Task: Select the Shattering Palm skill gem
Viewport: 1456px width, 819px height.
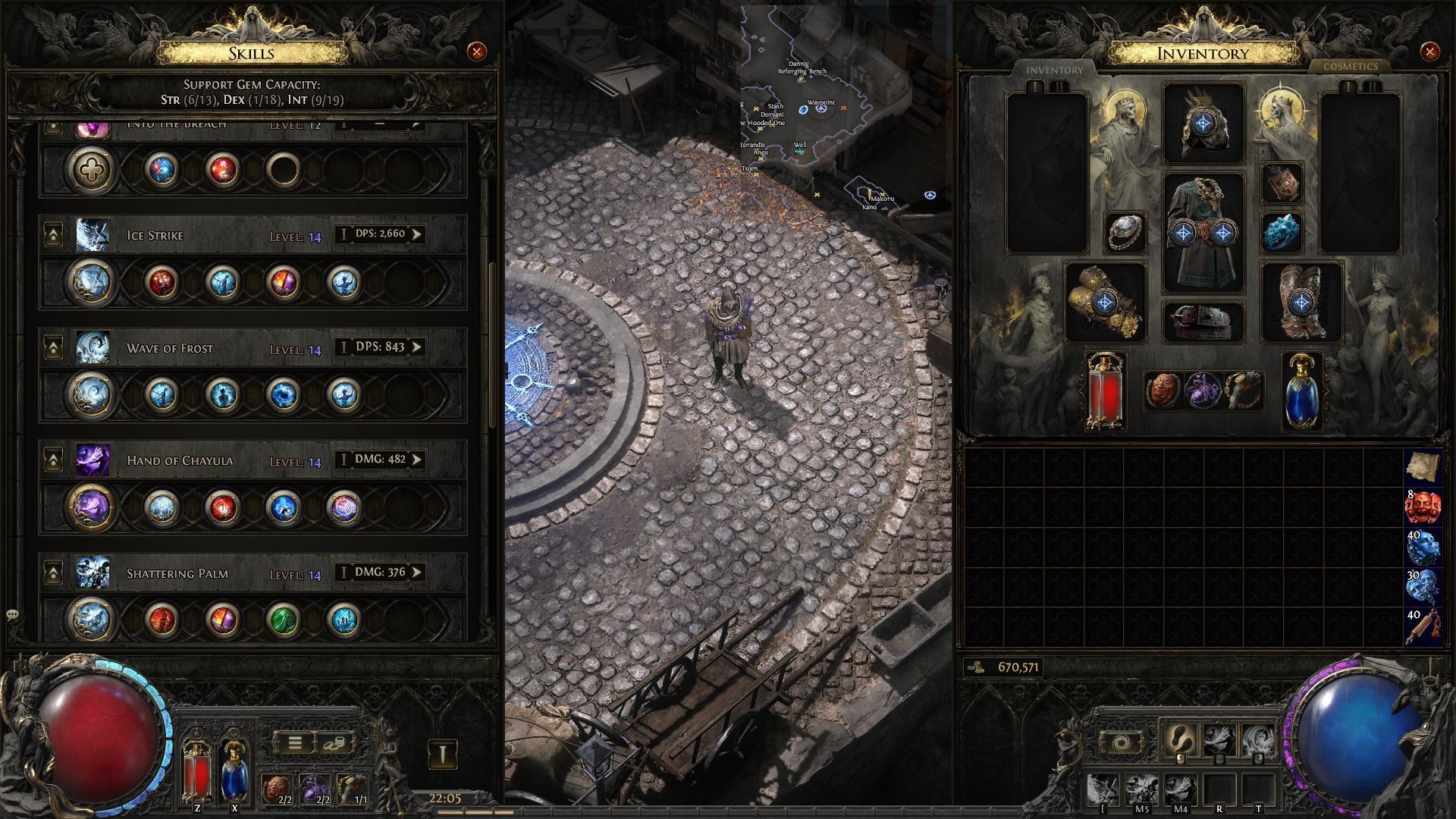Action: pos(91,620)
